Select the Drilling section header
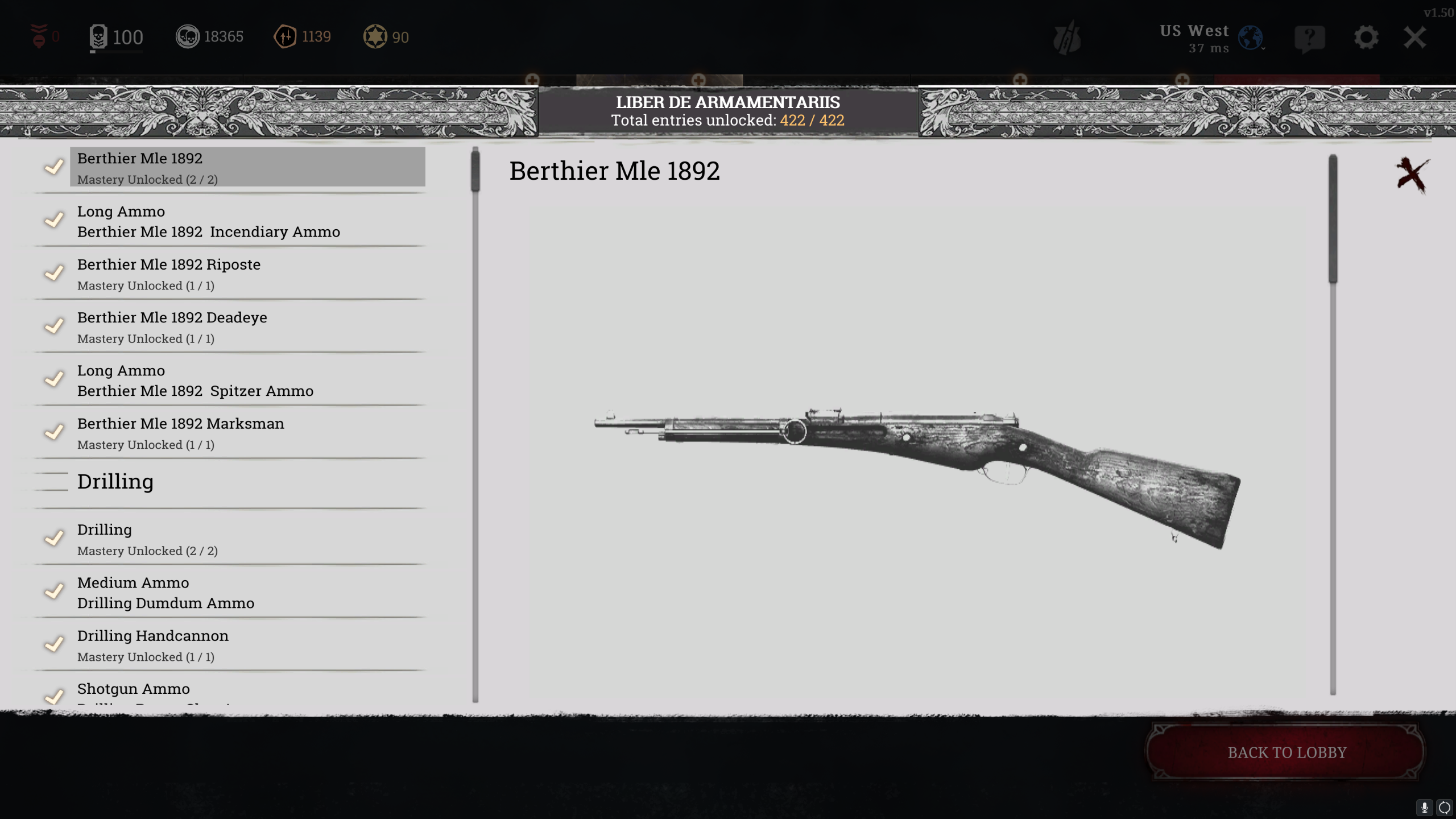Screen dimensions: 1456x819 pos(115,481)
